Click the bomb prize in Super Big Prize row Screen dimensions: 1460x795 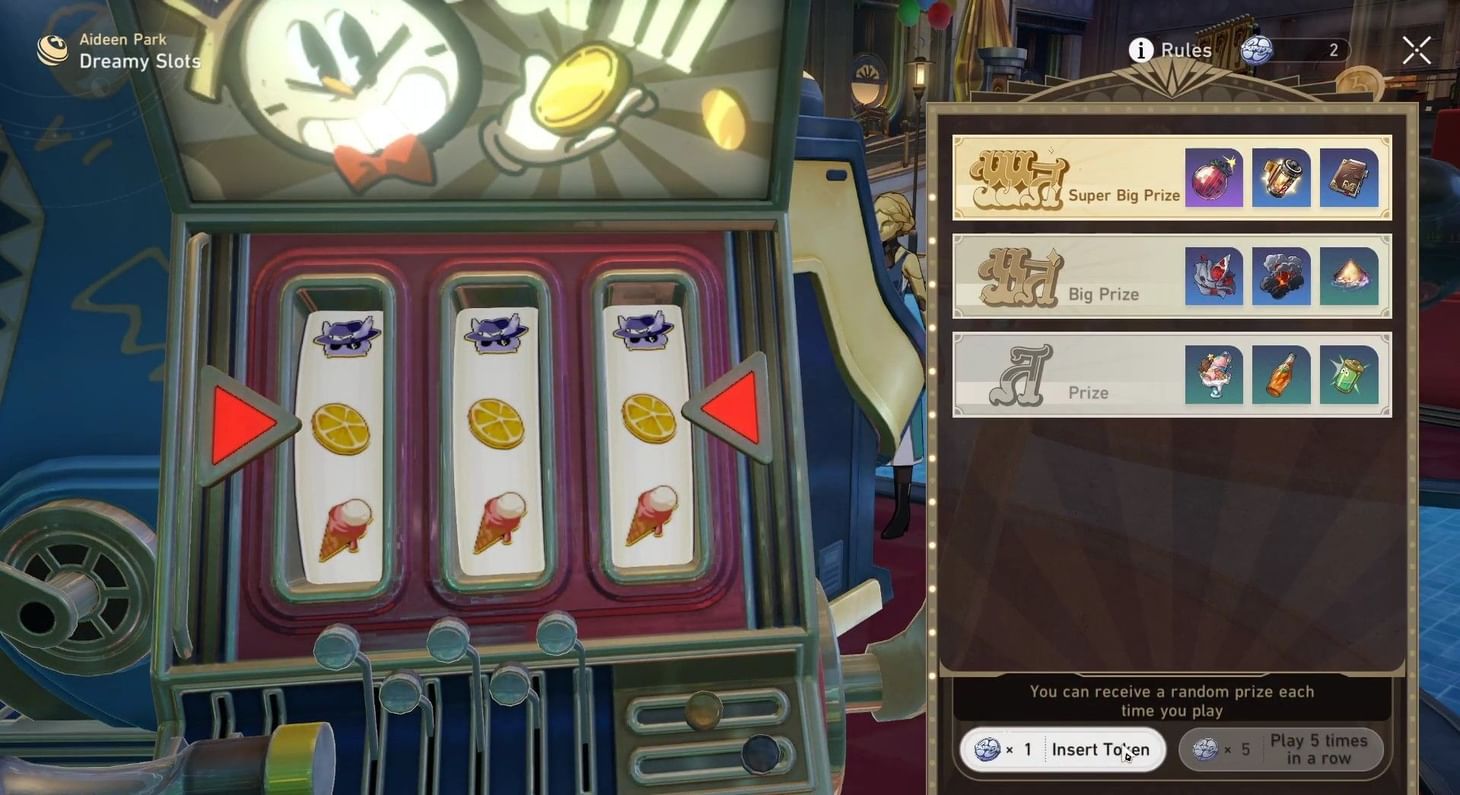(x=1213, y=177)
